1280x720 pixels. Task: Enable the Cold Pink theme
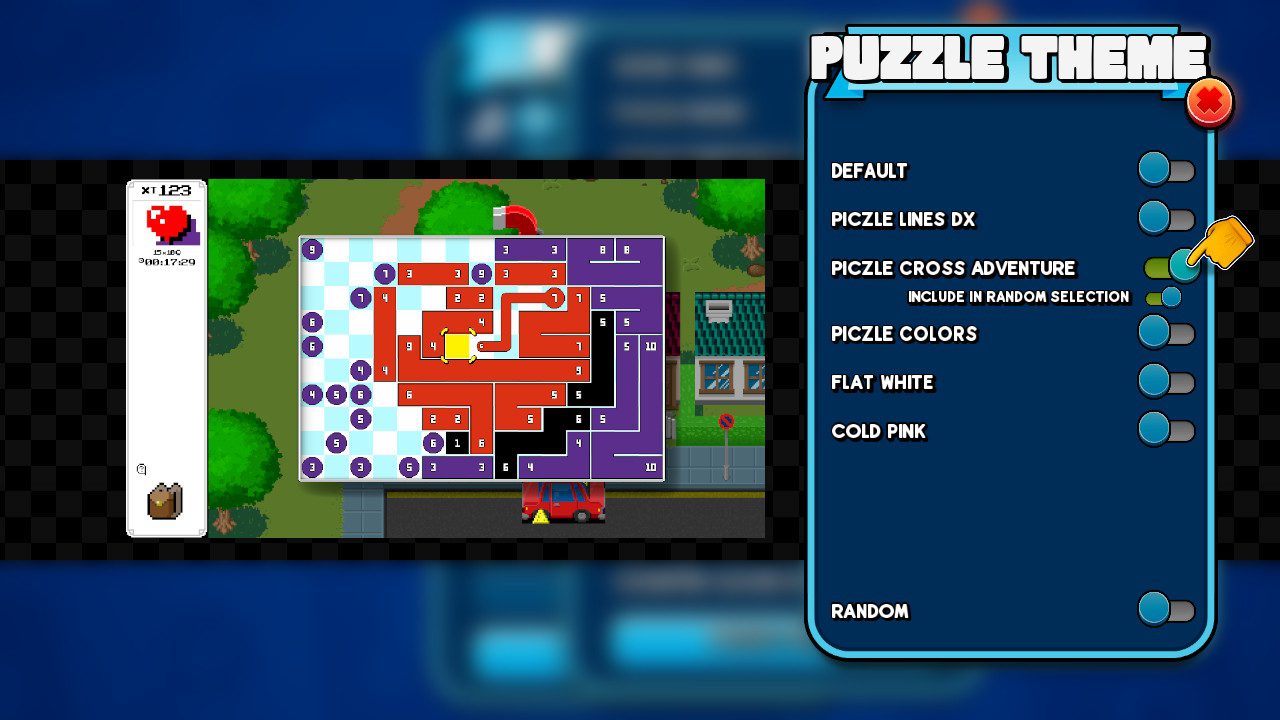pyautogui.click(x=1166, y=430)
